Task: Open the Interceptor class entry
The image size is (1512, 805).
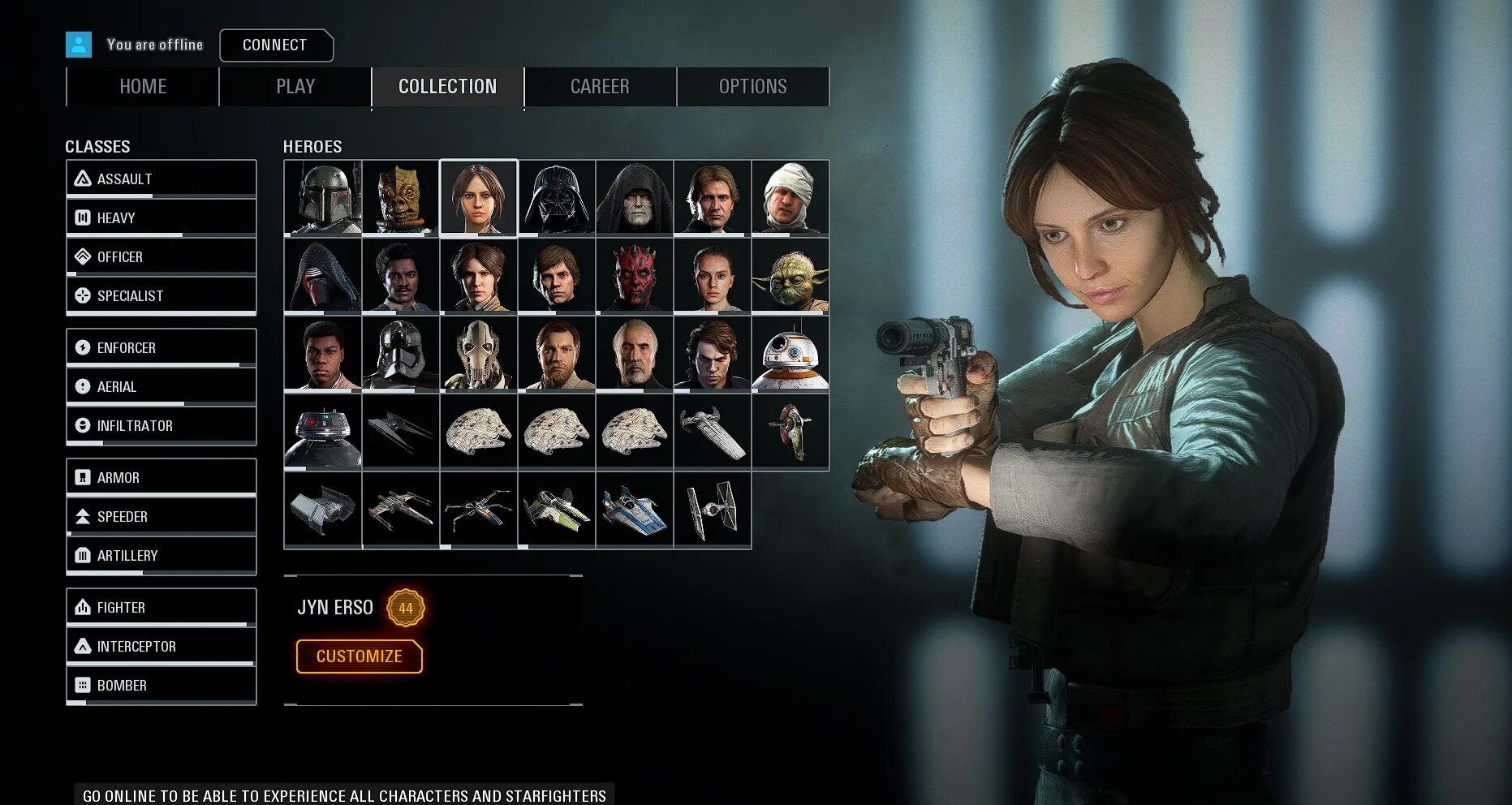Action: pyautogui.click(x=161, y=647)
